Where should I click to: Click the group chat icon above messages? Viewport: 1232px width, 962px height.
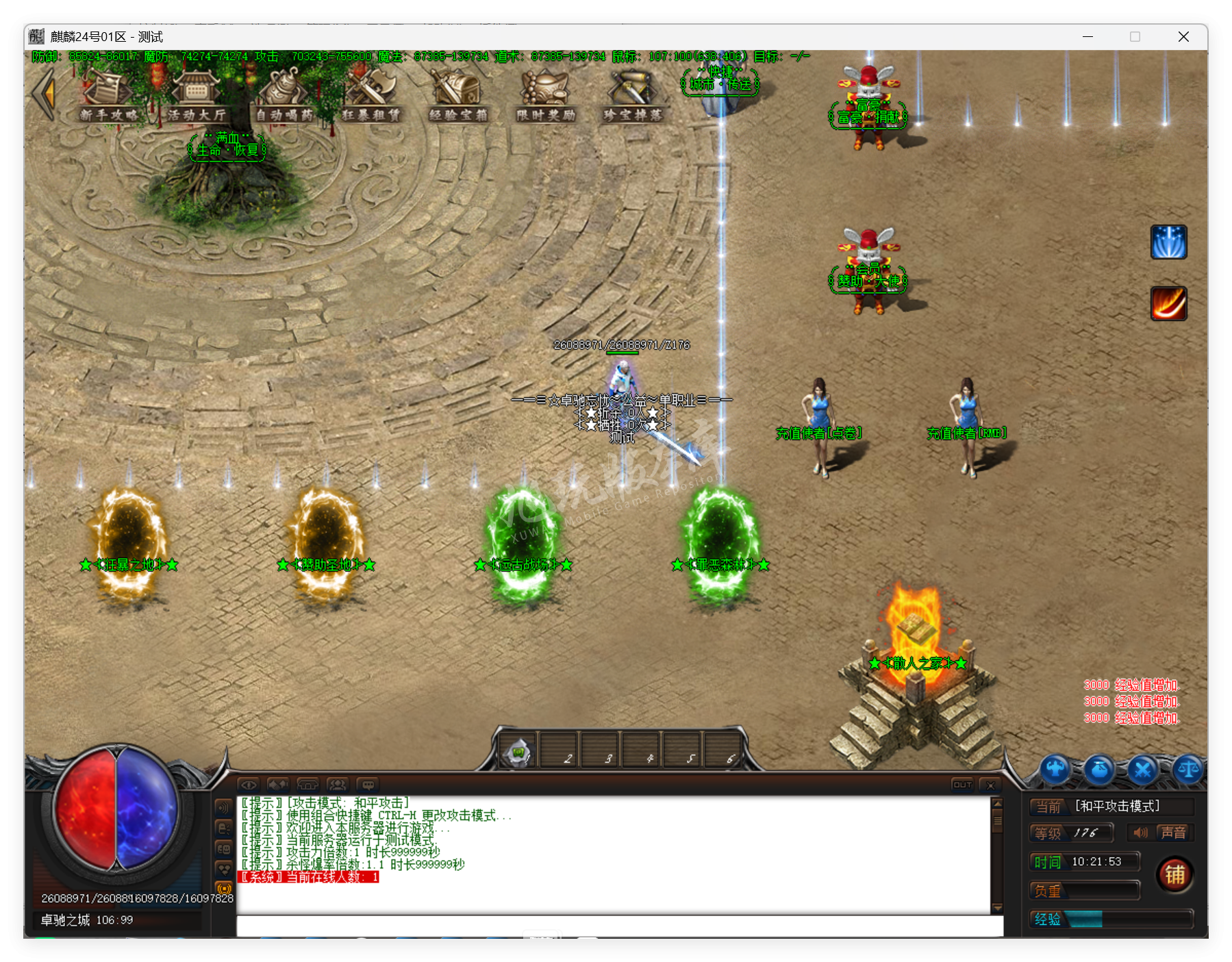[337, 785]
